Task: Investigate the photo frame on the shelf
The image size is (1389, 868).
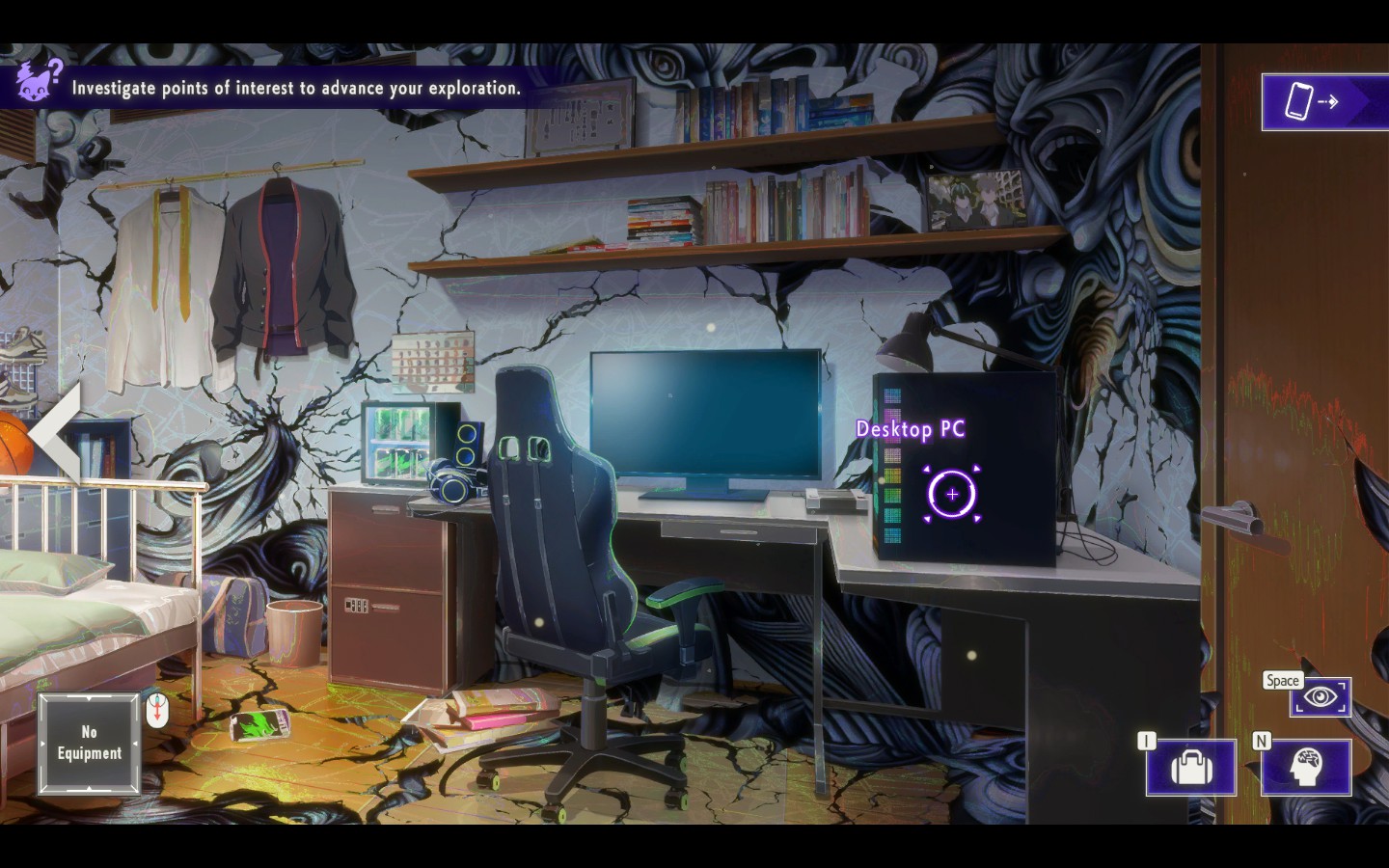Action: pos(976,200)
